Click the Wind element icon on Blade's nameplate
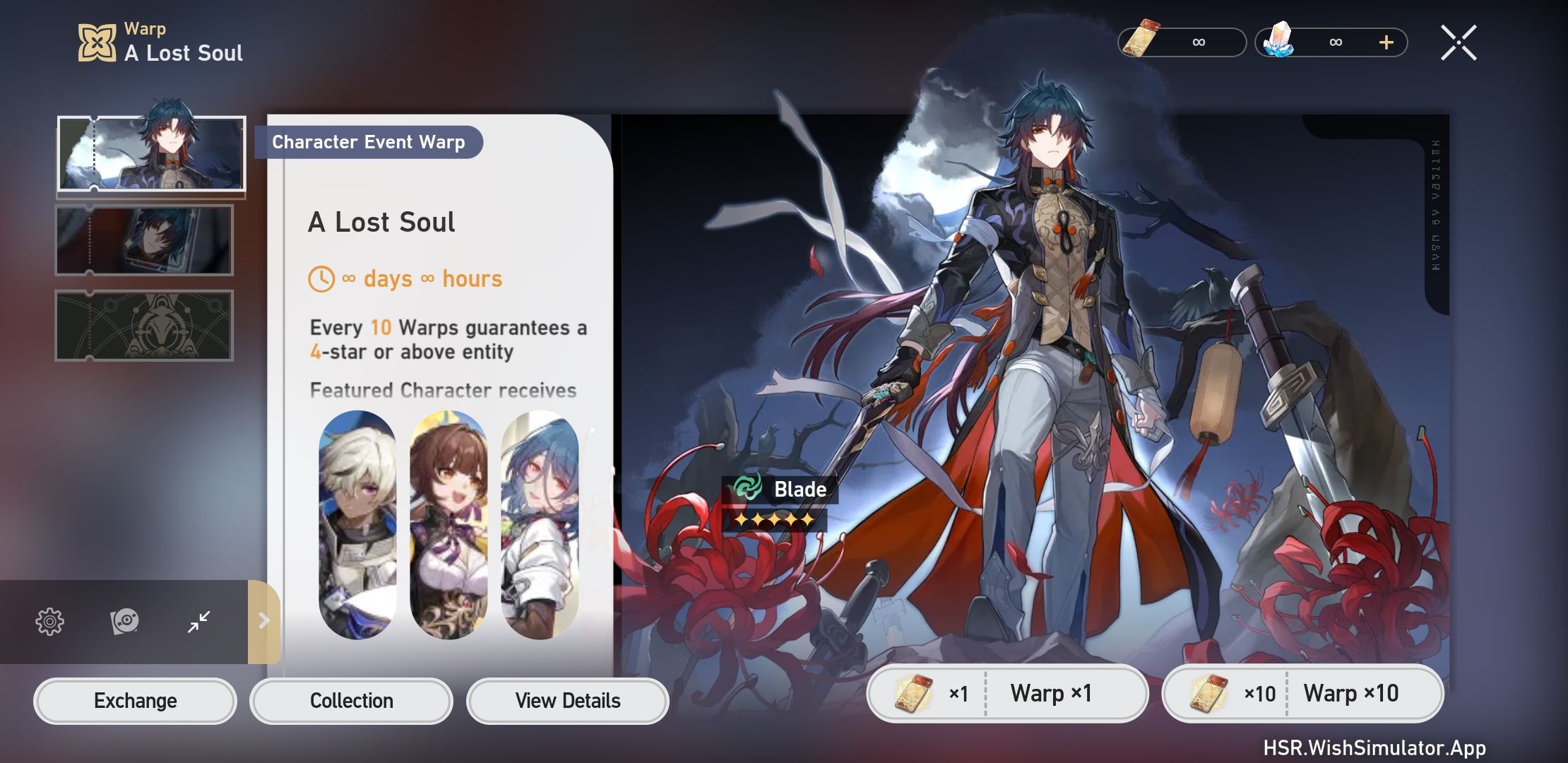The height and width of the screenshot is (763, 1568). coord(749,487)
